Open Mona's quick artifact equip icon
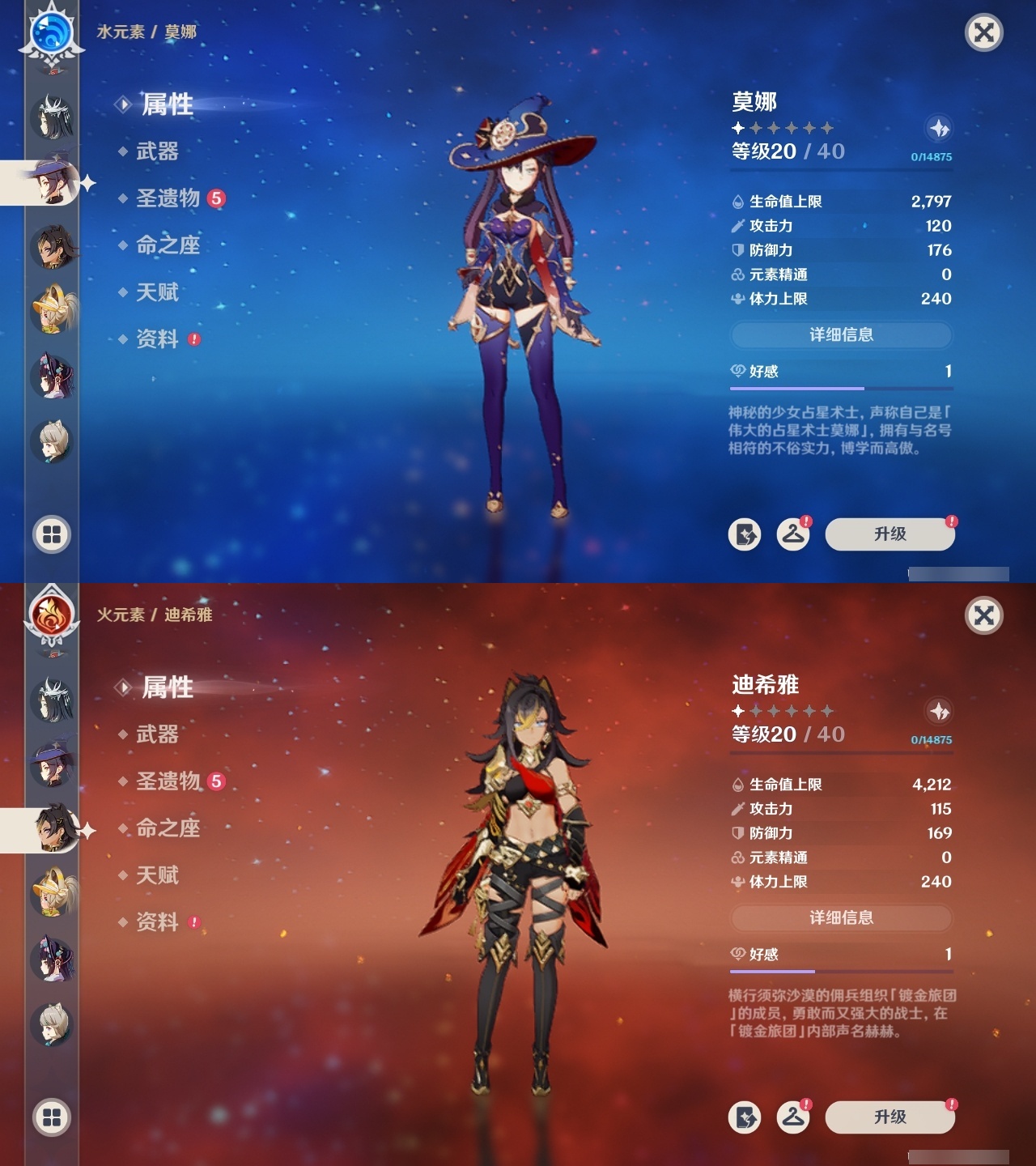Viewport: 1036px width, 1166px height. (745, 533)
